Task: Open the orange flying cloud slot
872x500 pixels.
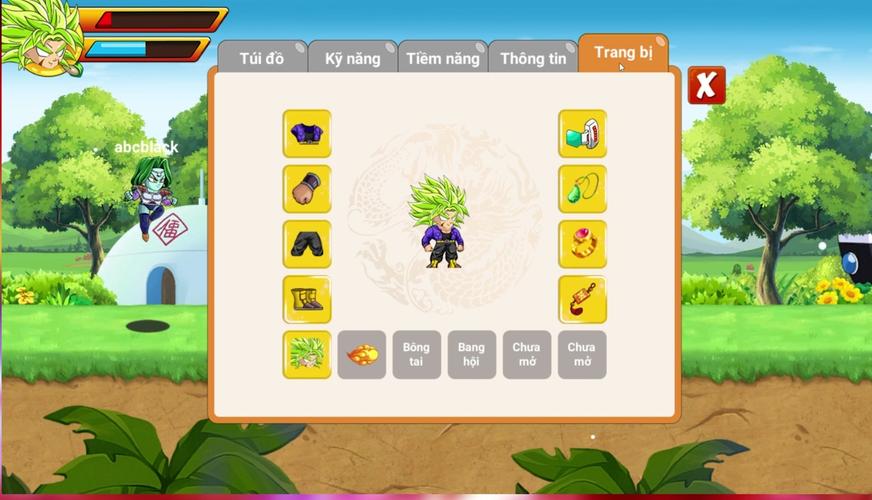Action: [x=362, y=355]
